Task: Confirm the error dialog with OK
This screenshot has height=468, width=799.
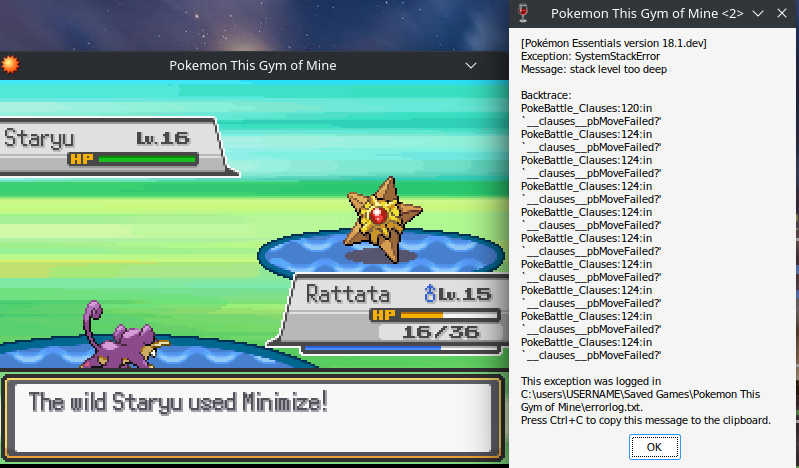Action: [x=654, y=447]
